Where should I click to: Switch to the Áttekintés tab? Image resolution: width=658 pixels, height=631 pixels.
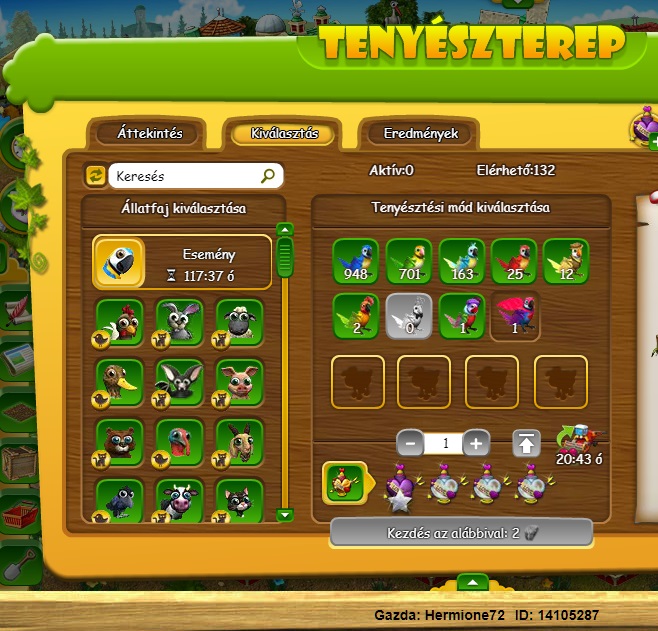tap(148, 133)
